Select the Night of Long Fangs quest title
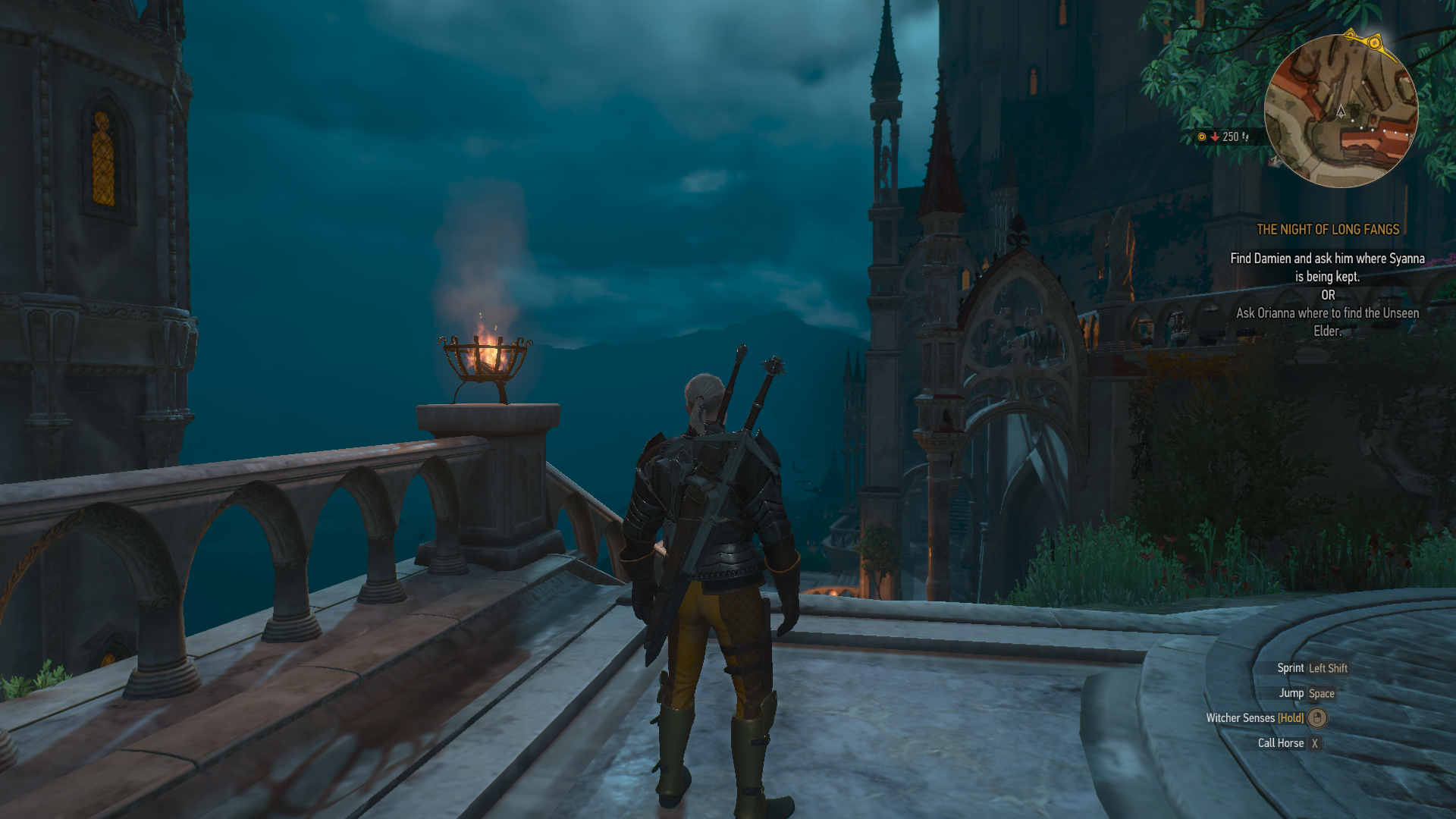The width and height of the screenshot is (1456, 819). tap(1328, 230)
